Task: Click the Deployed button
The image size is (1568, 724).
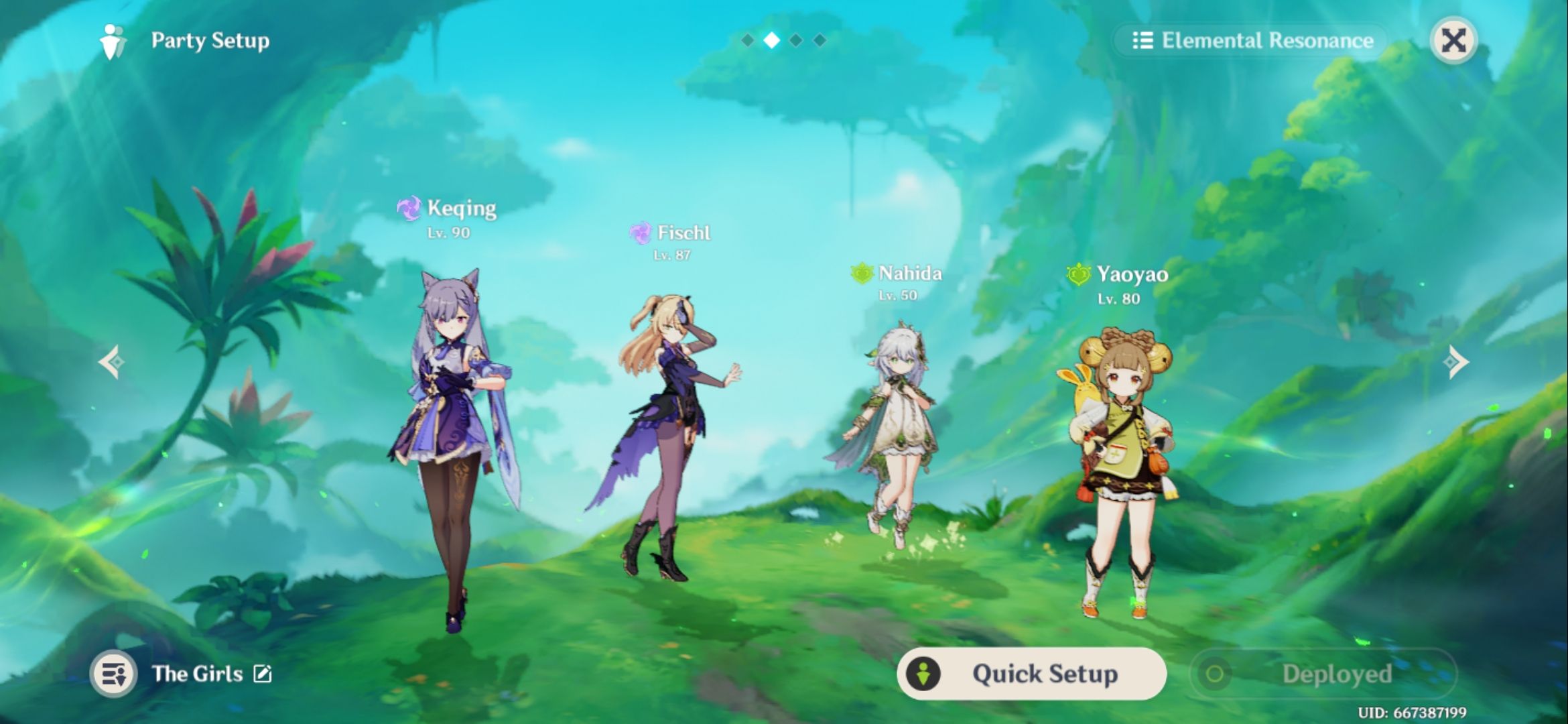Action: coord(1340,674)
